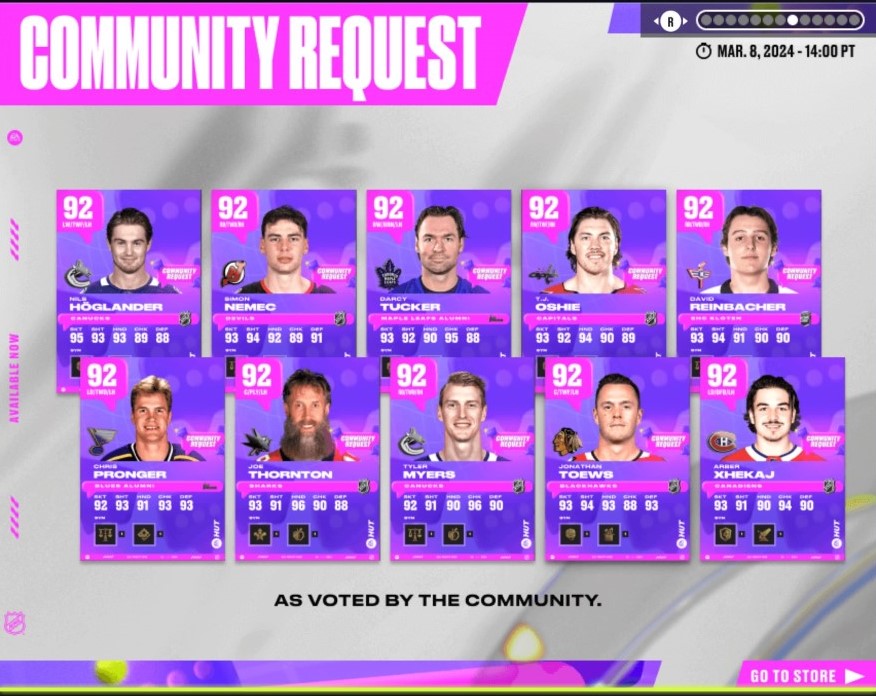This screenshot has width=876, height=696.
Task: Open the David Reinbacher card
Action: (748, 270)
